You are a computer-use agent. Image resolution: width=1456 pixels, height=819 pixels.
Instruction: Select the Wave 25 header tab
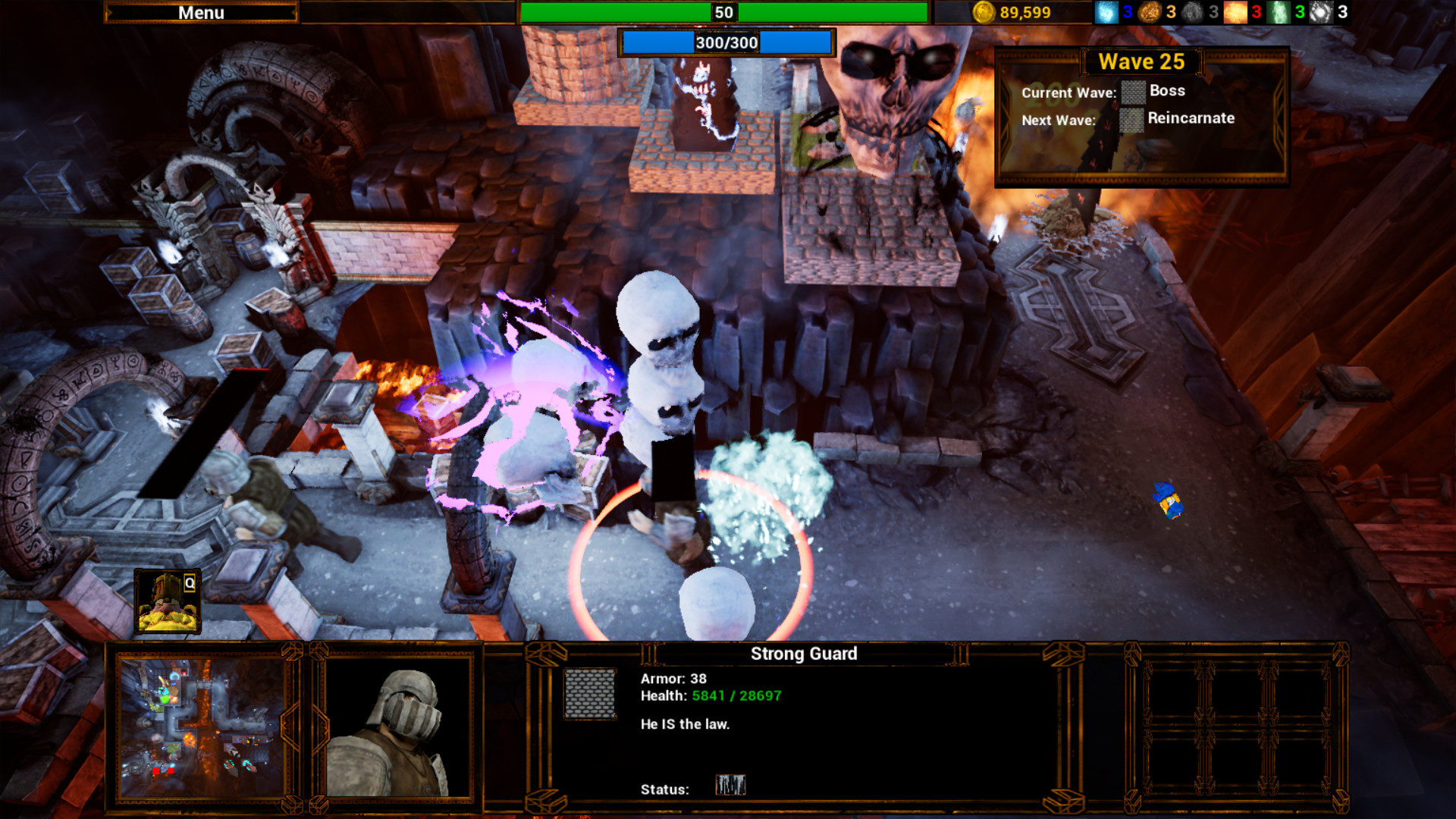pyautogui.click(x=1142, y=61)
